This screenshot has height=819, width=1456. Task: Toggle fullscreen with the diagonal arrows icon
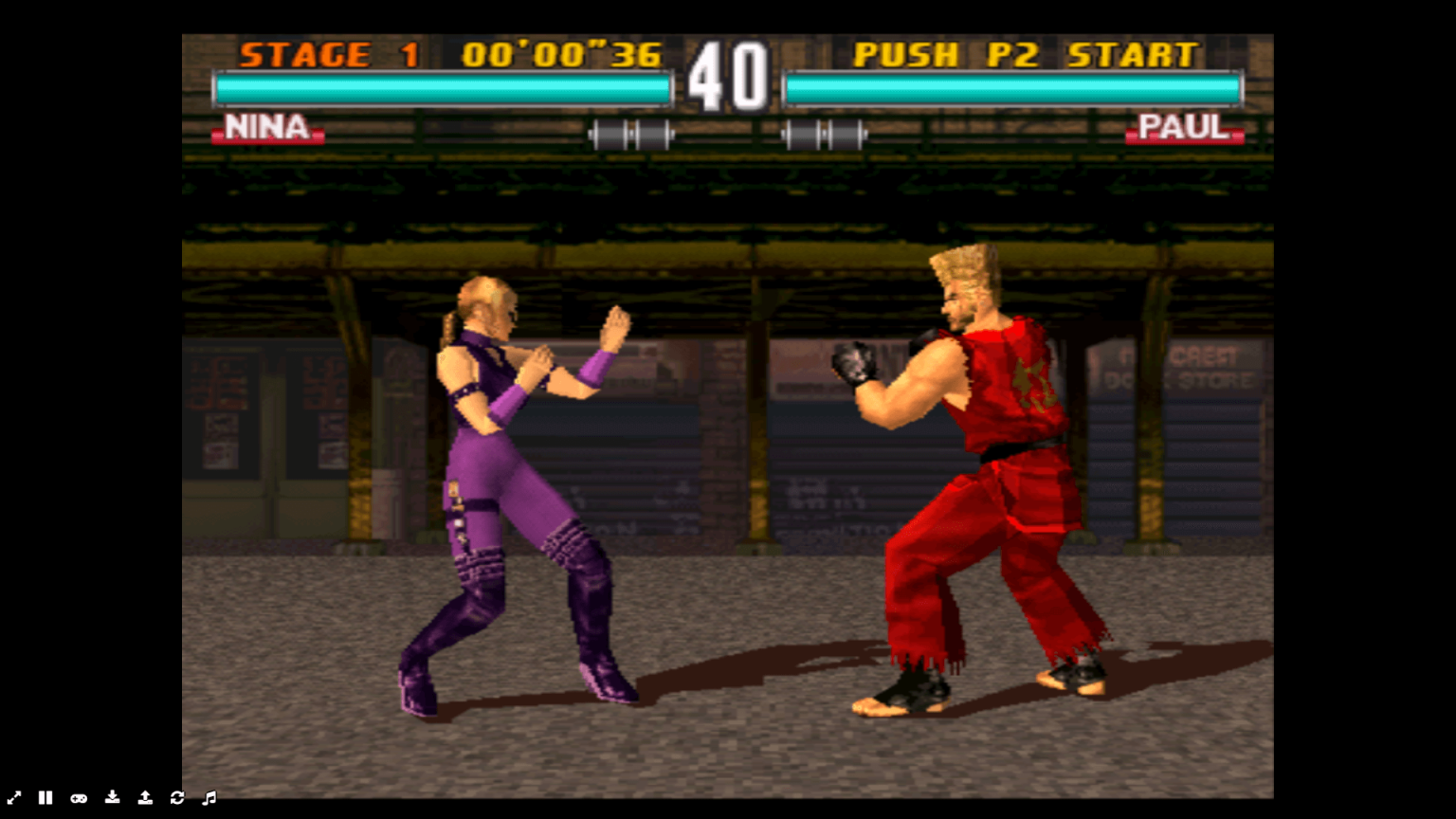(x=14, y=798)
